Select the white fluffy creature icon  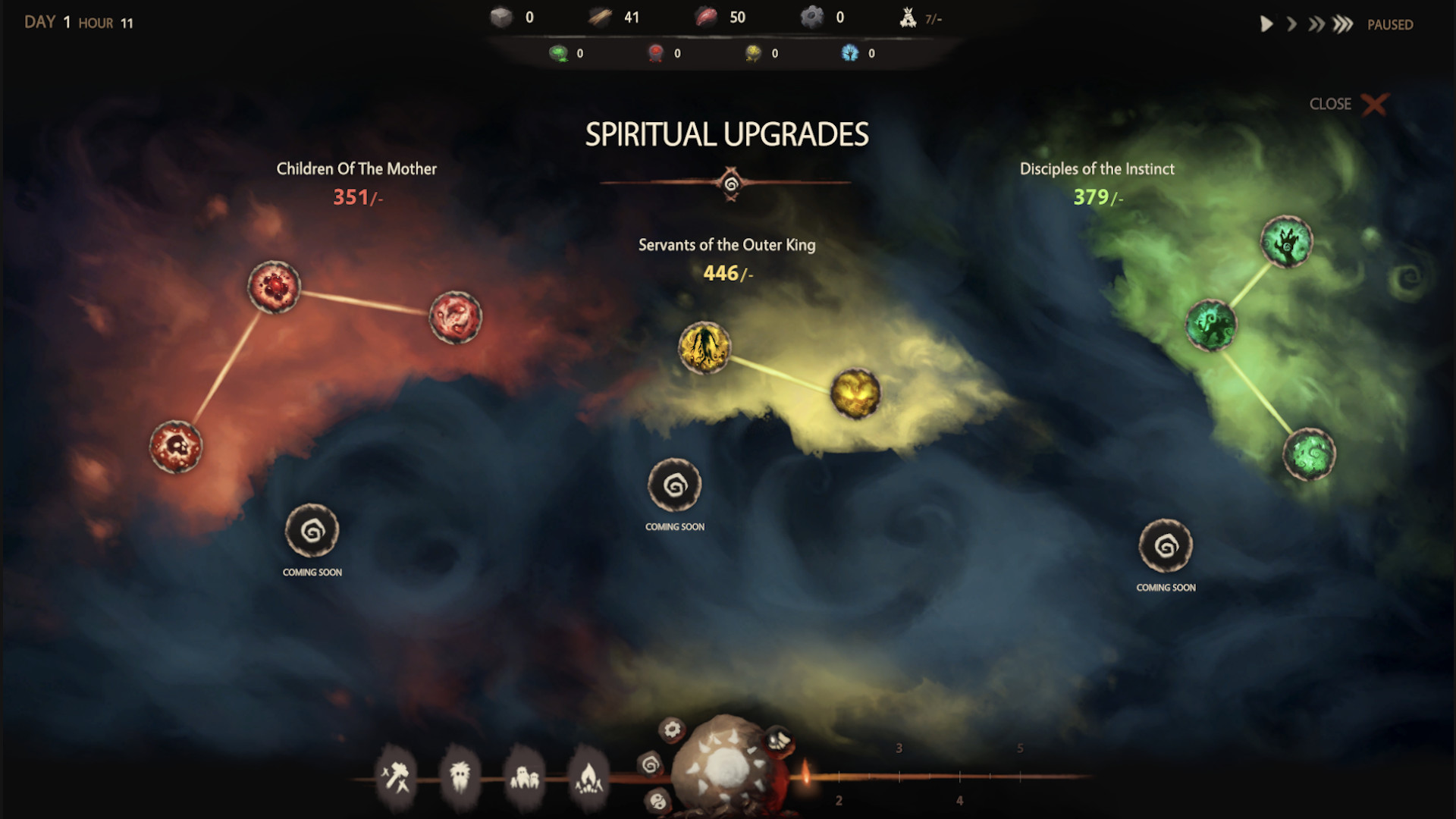(x=460, y=775)
